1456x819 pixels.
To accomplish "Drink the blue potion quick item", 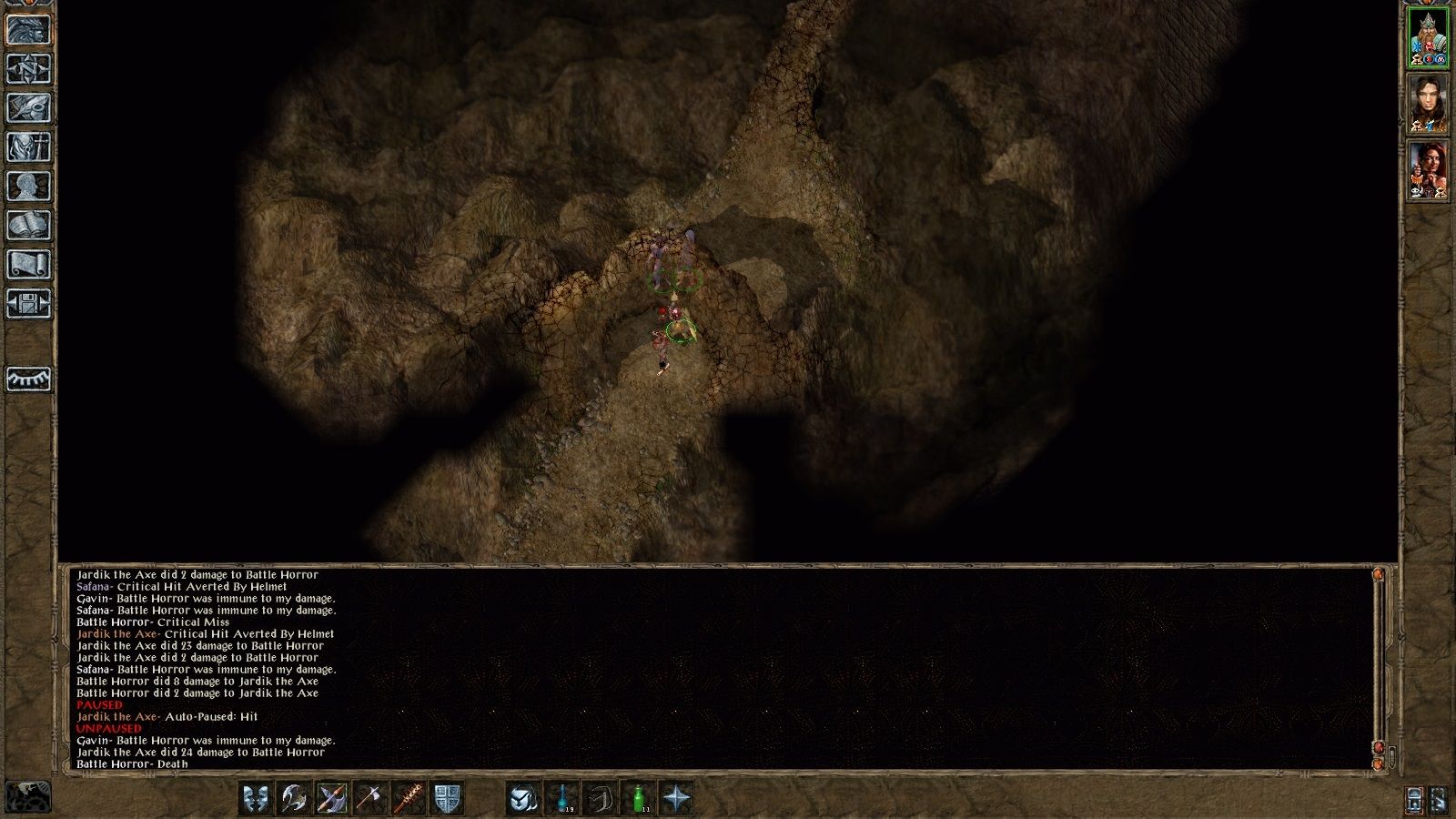I will [x=562, y=797].
